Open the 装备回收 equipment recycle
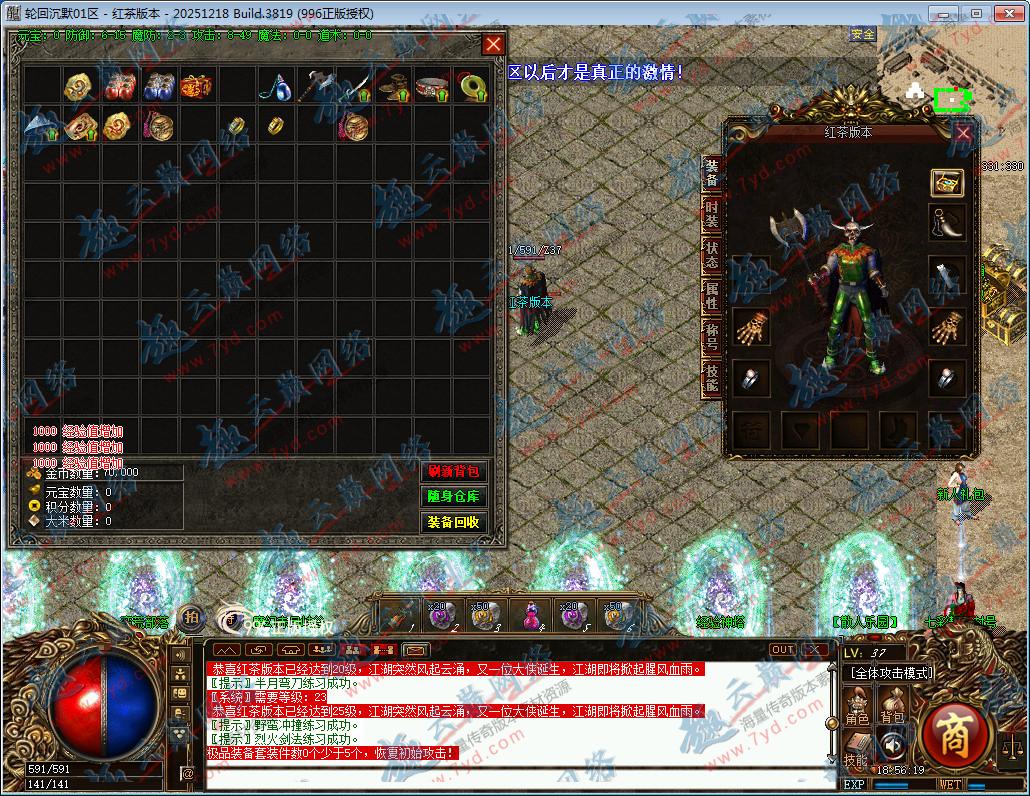 [453, 522]
